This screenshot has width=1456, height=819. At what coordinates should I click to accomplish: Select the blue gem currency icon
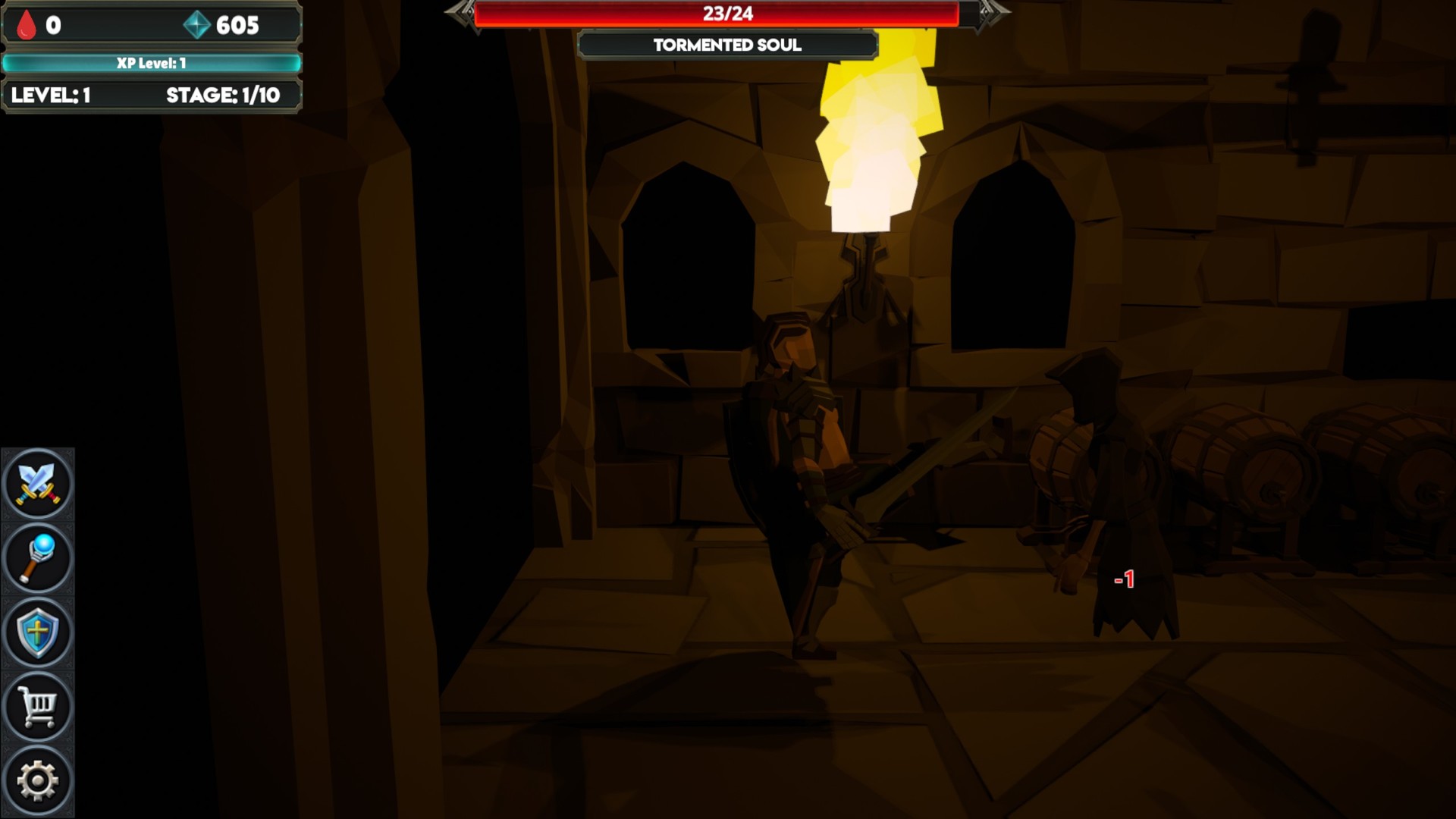click(x=197, y=25)
